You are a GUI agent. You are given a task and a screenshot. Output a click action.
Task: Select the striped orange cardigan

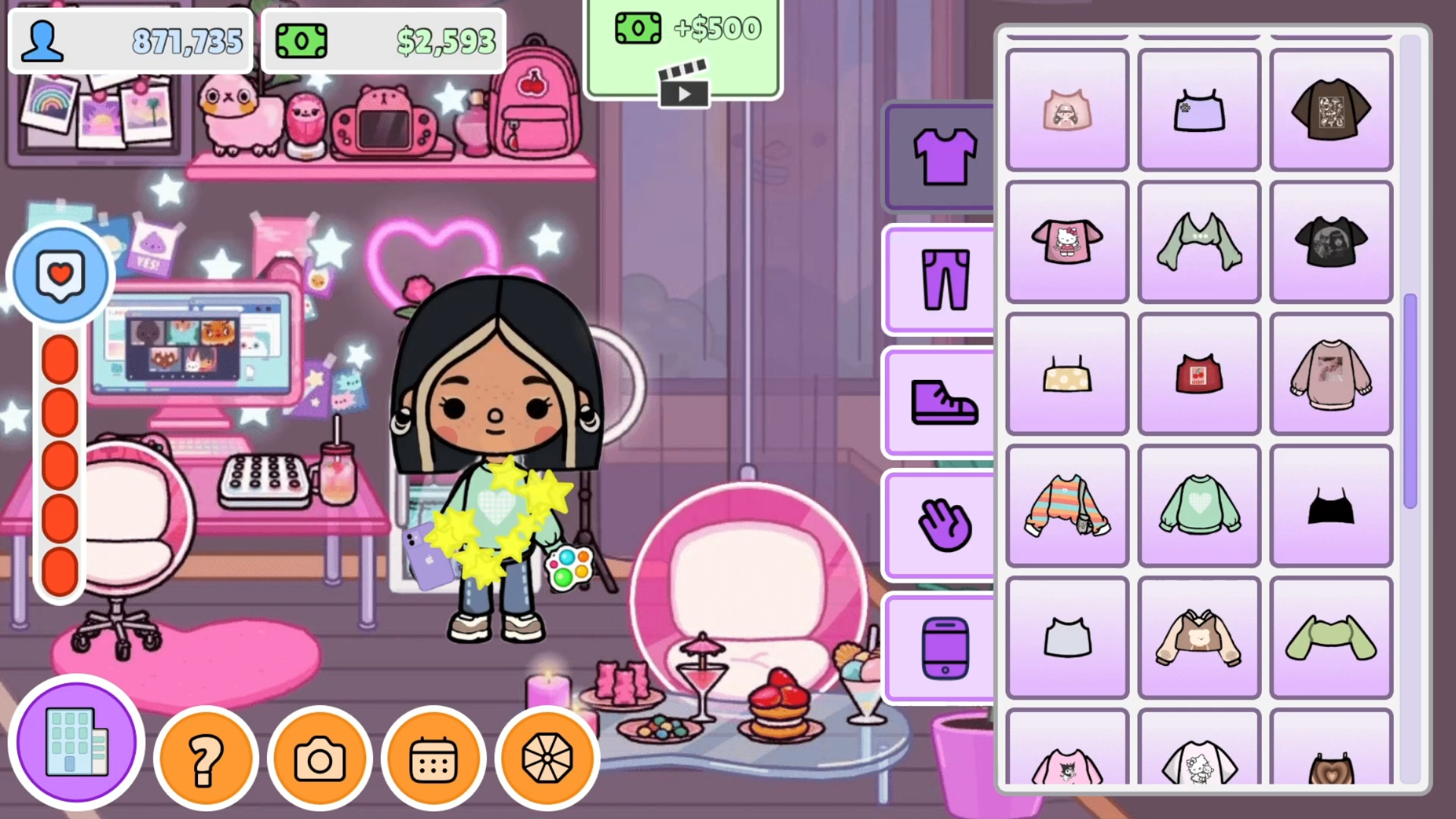(x=1066, y=505)
